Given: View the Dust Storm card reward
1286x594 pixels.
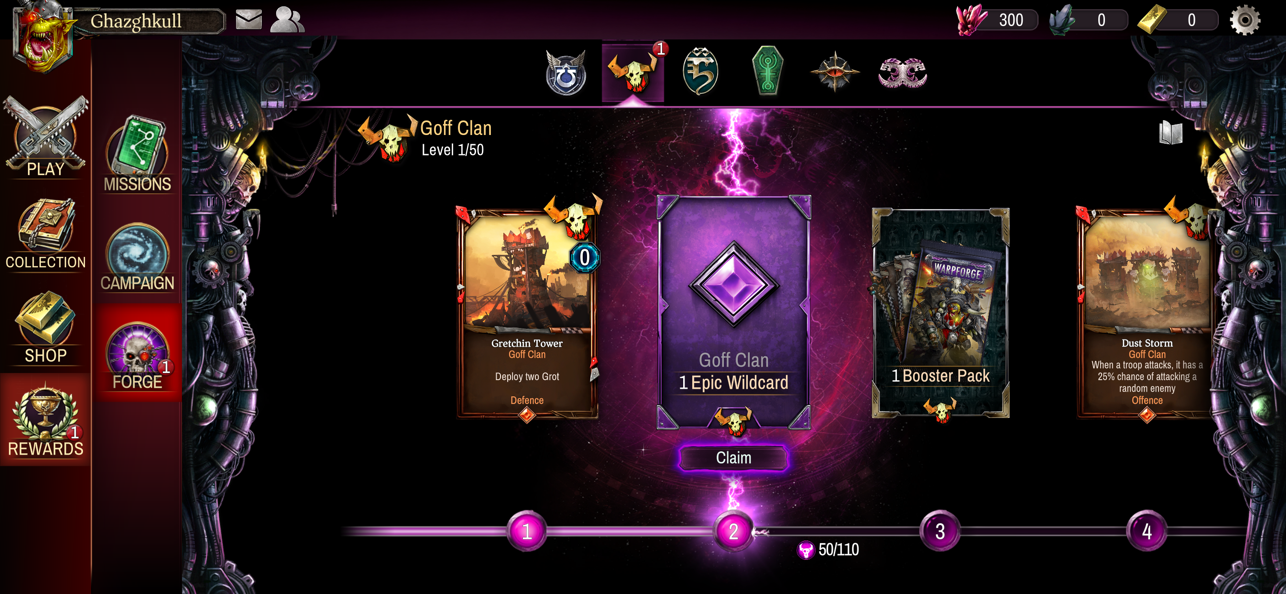Looking at the screenshot, I should (1146, 313).
